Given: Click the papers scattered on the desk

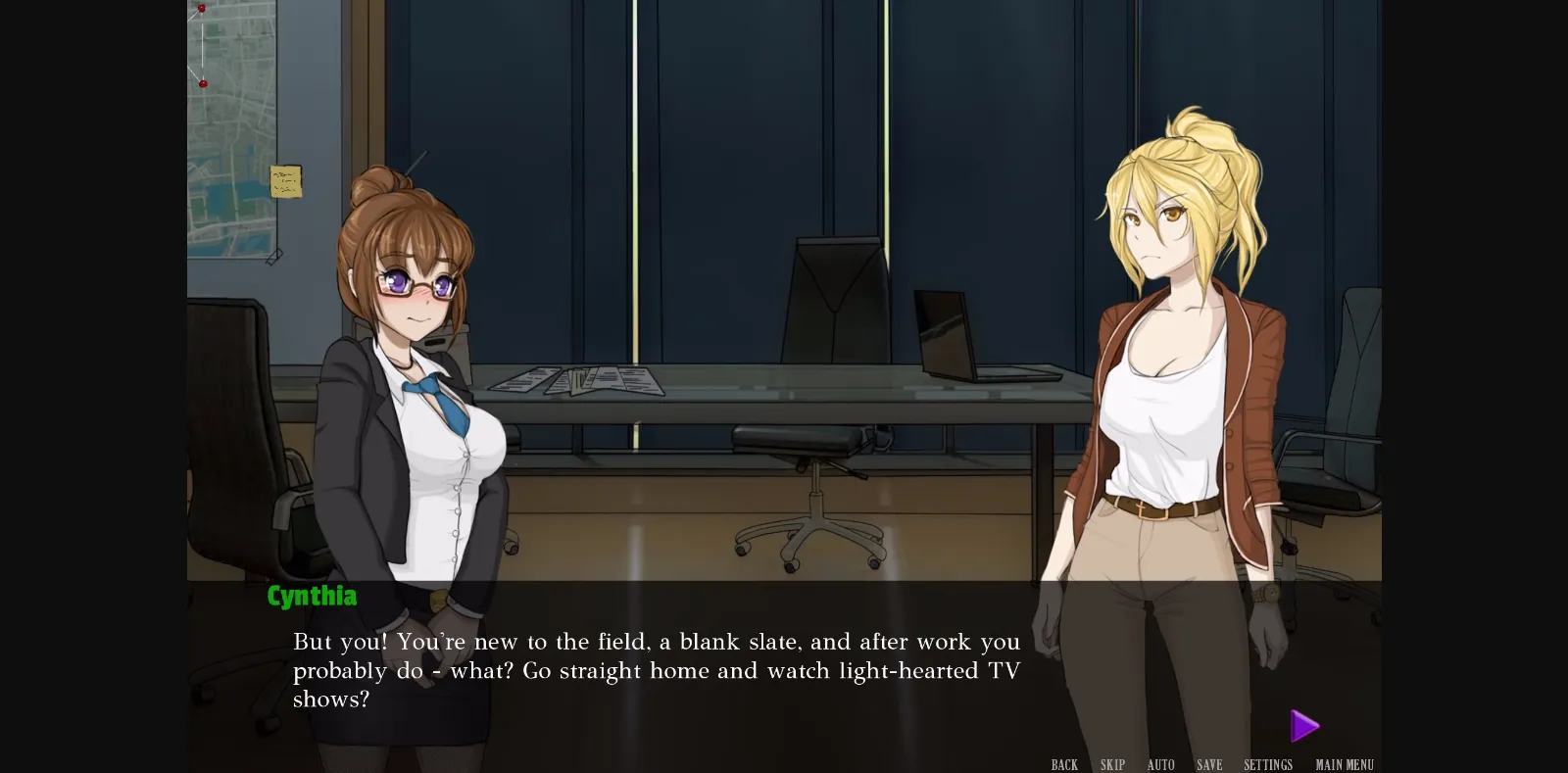Looking at the screenshot, I should tap(578, 380).
